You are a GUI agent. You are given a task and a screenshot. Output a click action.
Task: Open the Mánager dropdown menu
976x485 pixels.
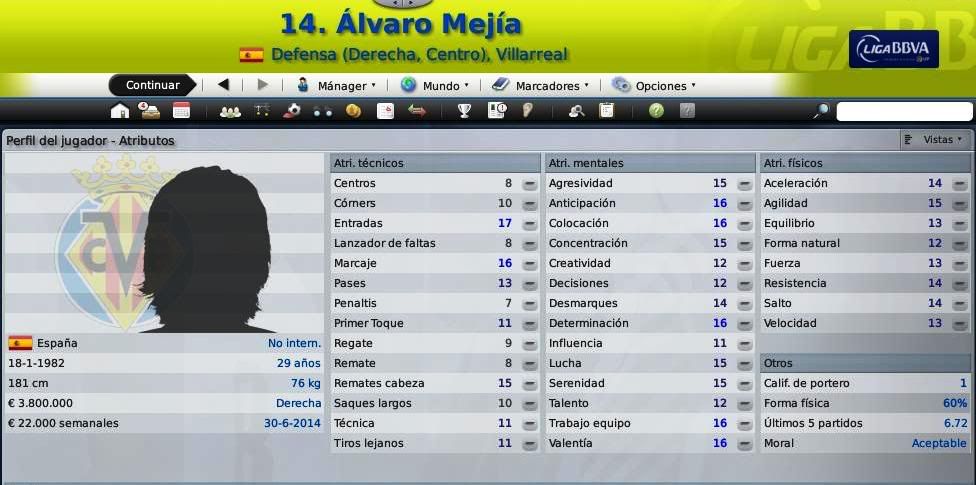pyautogui.click(x=337, y=86)
